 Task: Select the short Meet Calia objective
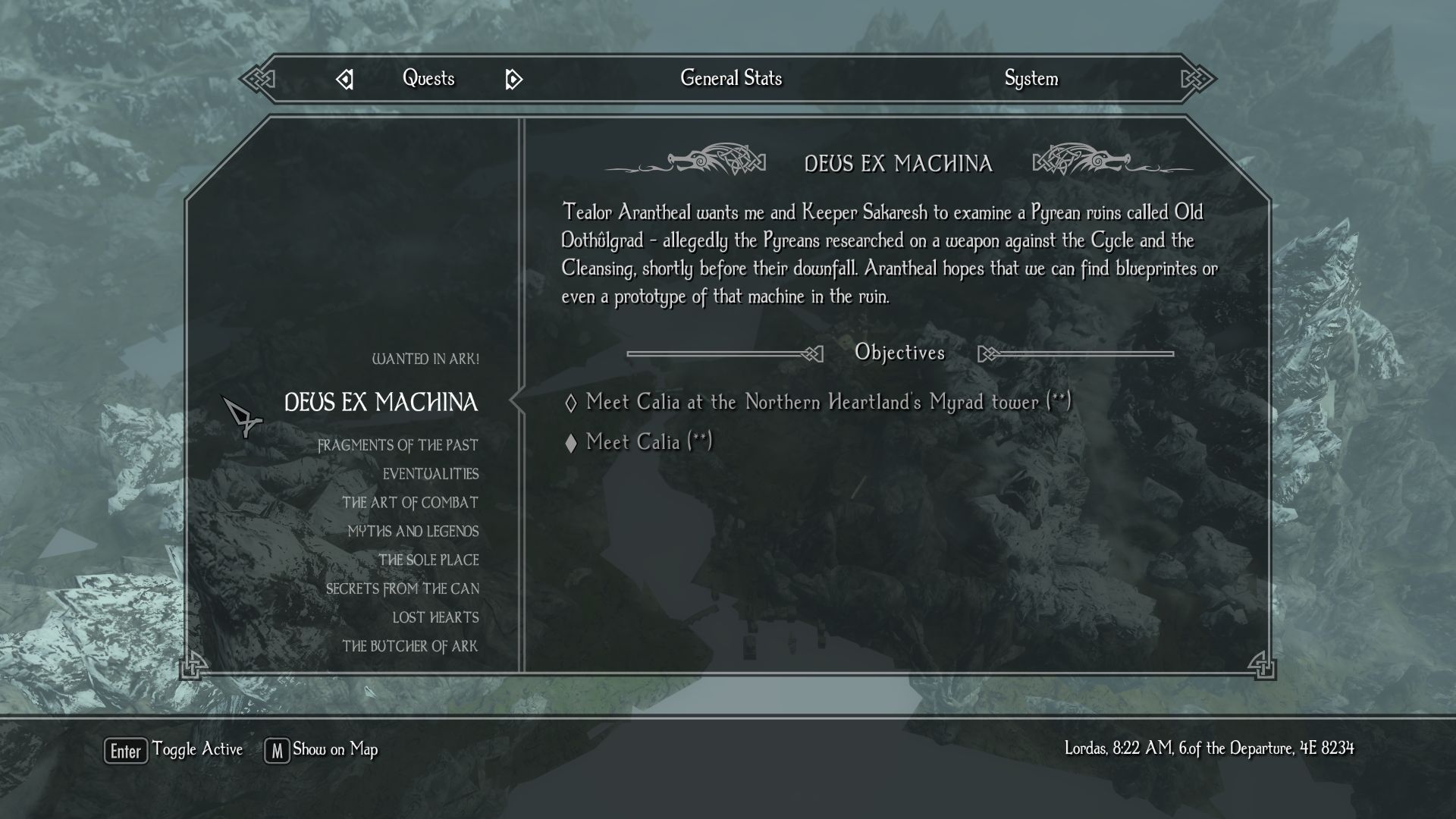point(648,442)
